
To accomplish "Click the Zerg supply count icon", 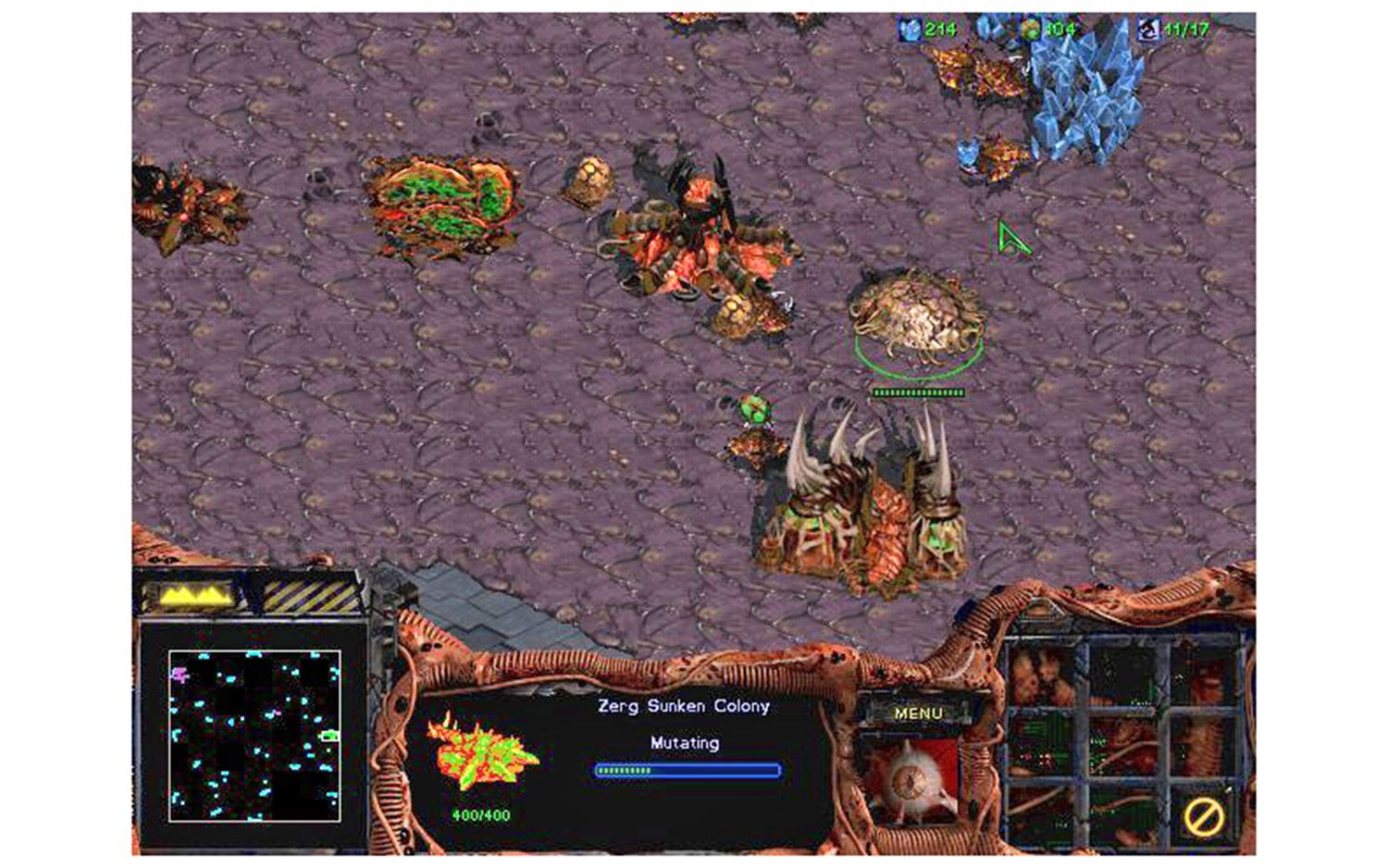I will tap(1149, 29).
